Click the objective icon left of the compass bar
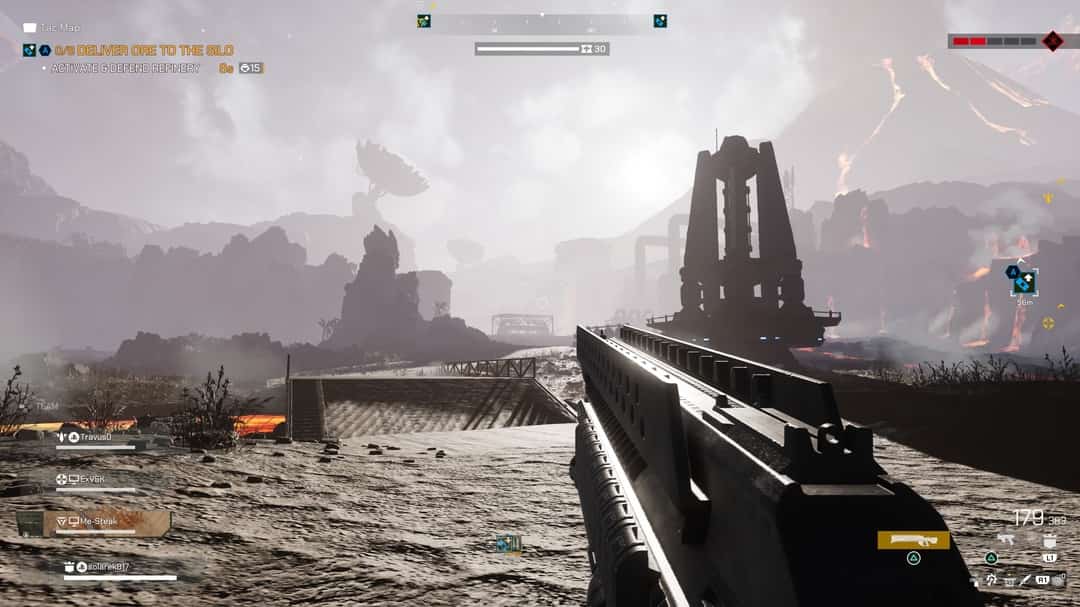Viewport: 1080px width, 607px height. (424, 21)
